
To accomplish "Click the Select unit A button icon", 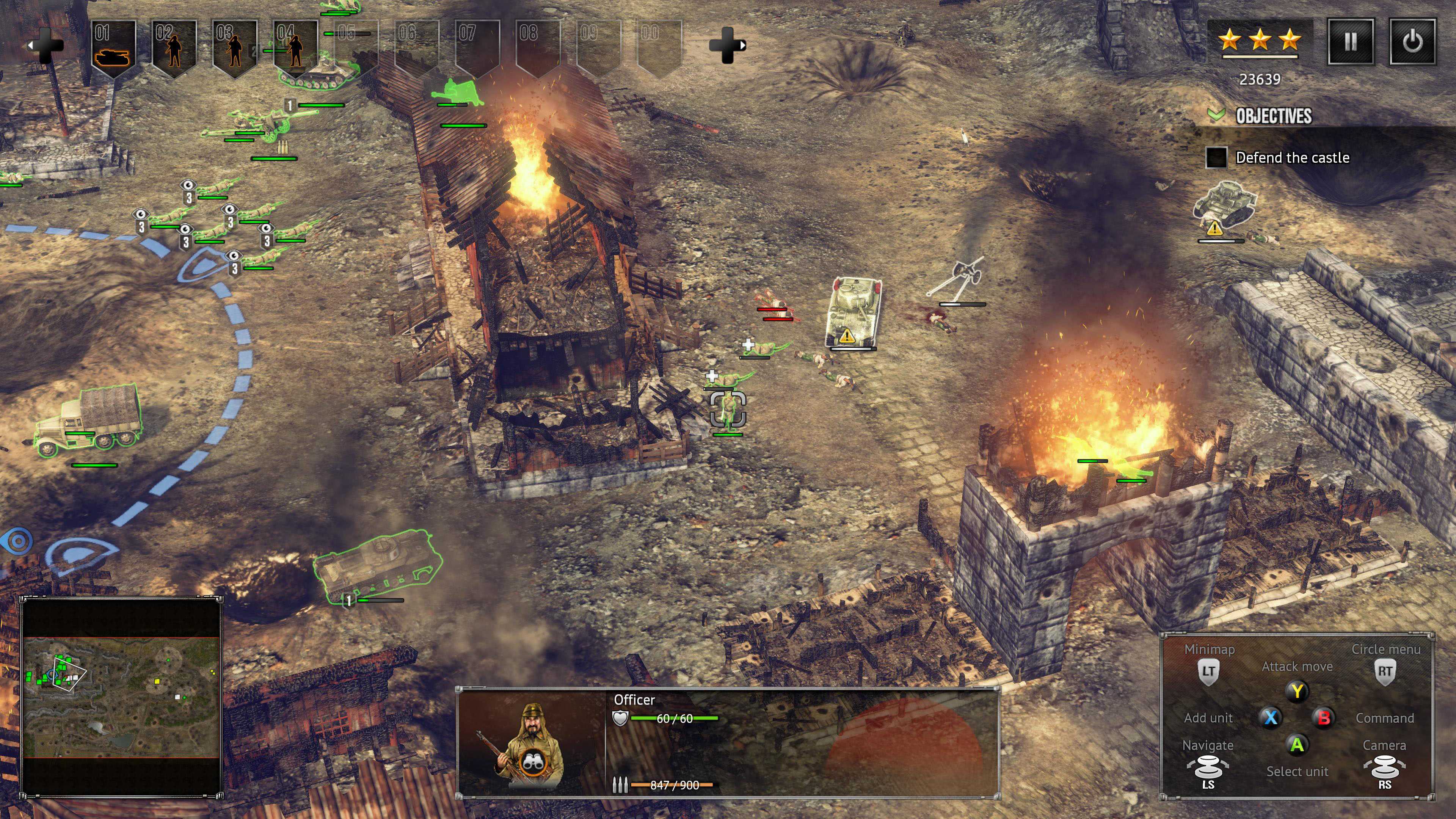I will [x=1297, y=745].
